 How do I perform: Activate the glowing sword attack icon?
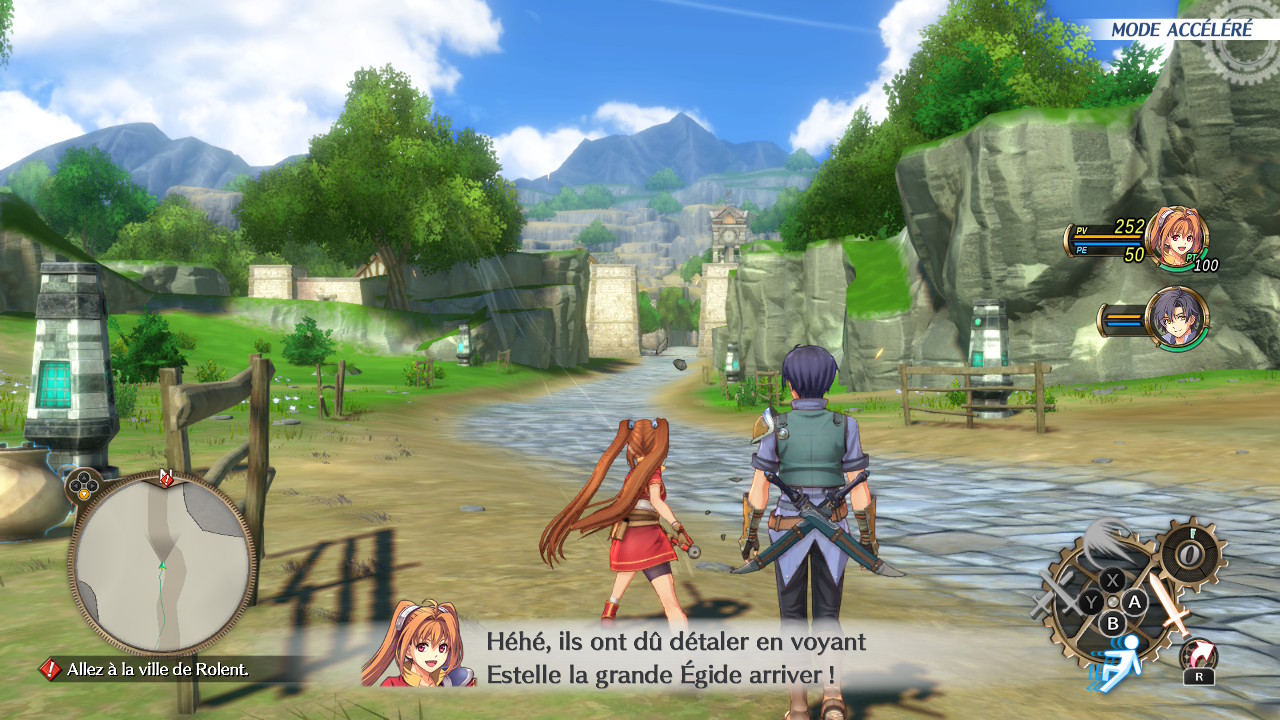(x=1168, y=603)
